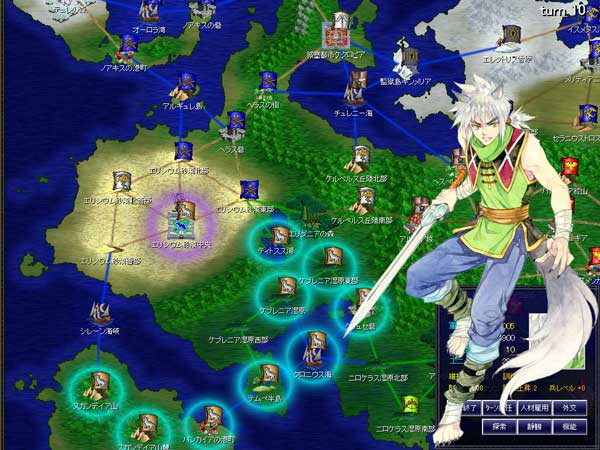Select the highlighted エリシウム砂漠中央 territory node

point(183,213)
